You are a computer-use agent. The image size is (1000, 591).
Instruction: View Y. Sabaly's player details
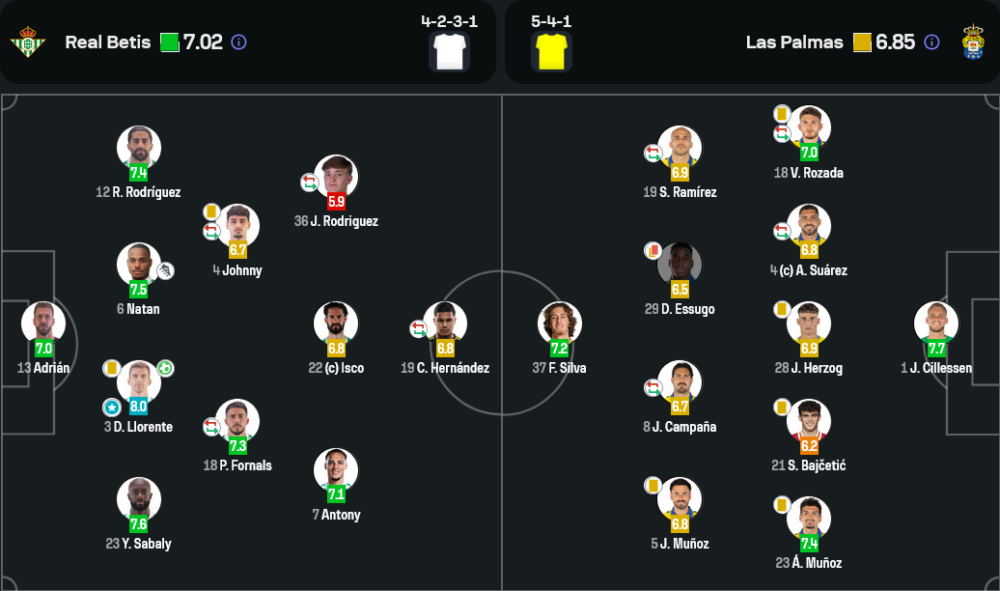(138, 499)
